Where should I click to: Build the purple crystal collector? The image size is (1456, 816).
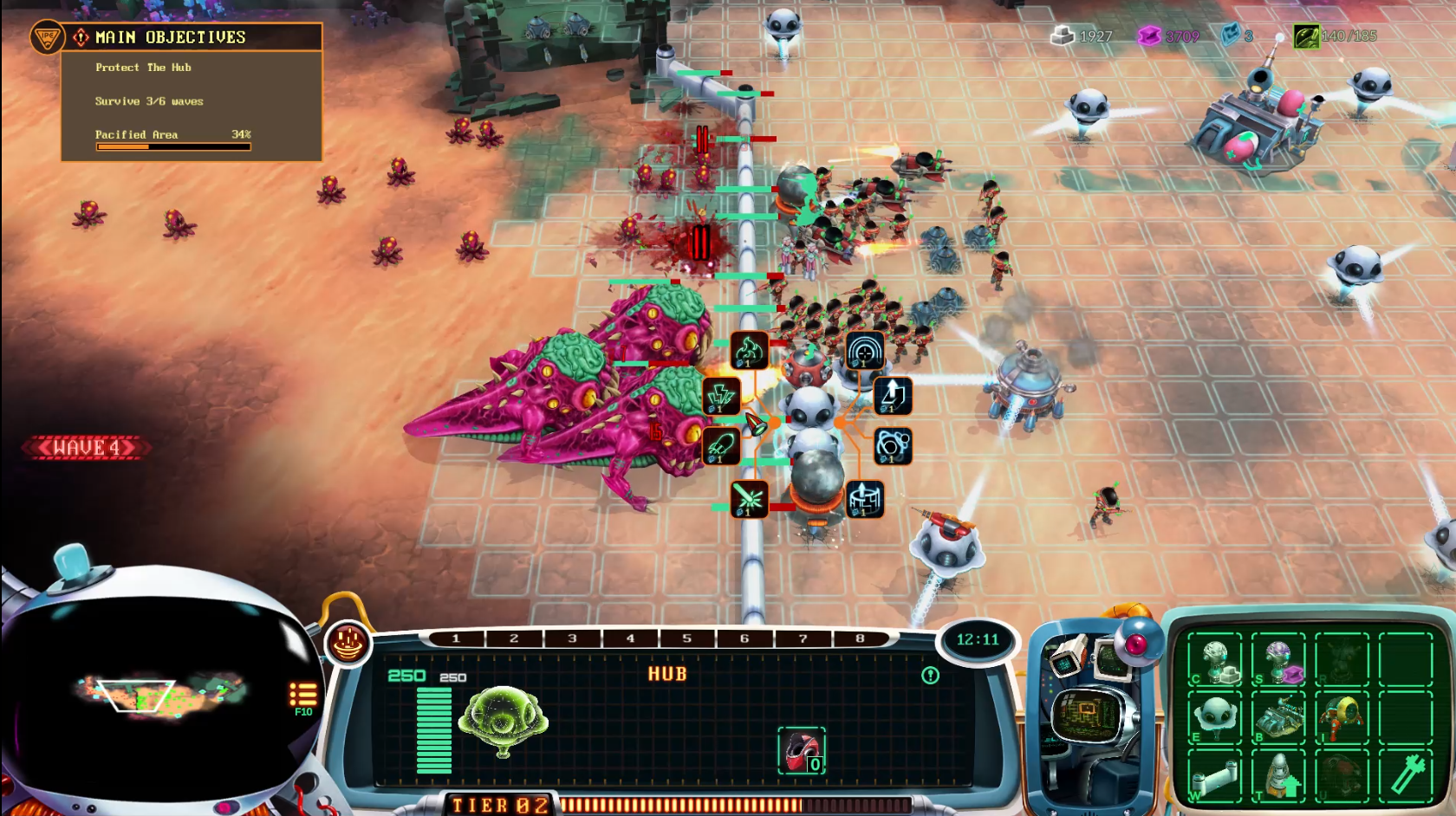pos(1278,661)
